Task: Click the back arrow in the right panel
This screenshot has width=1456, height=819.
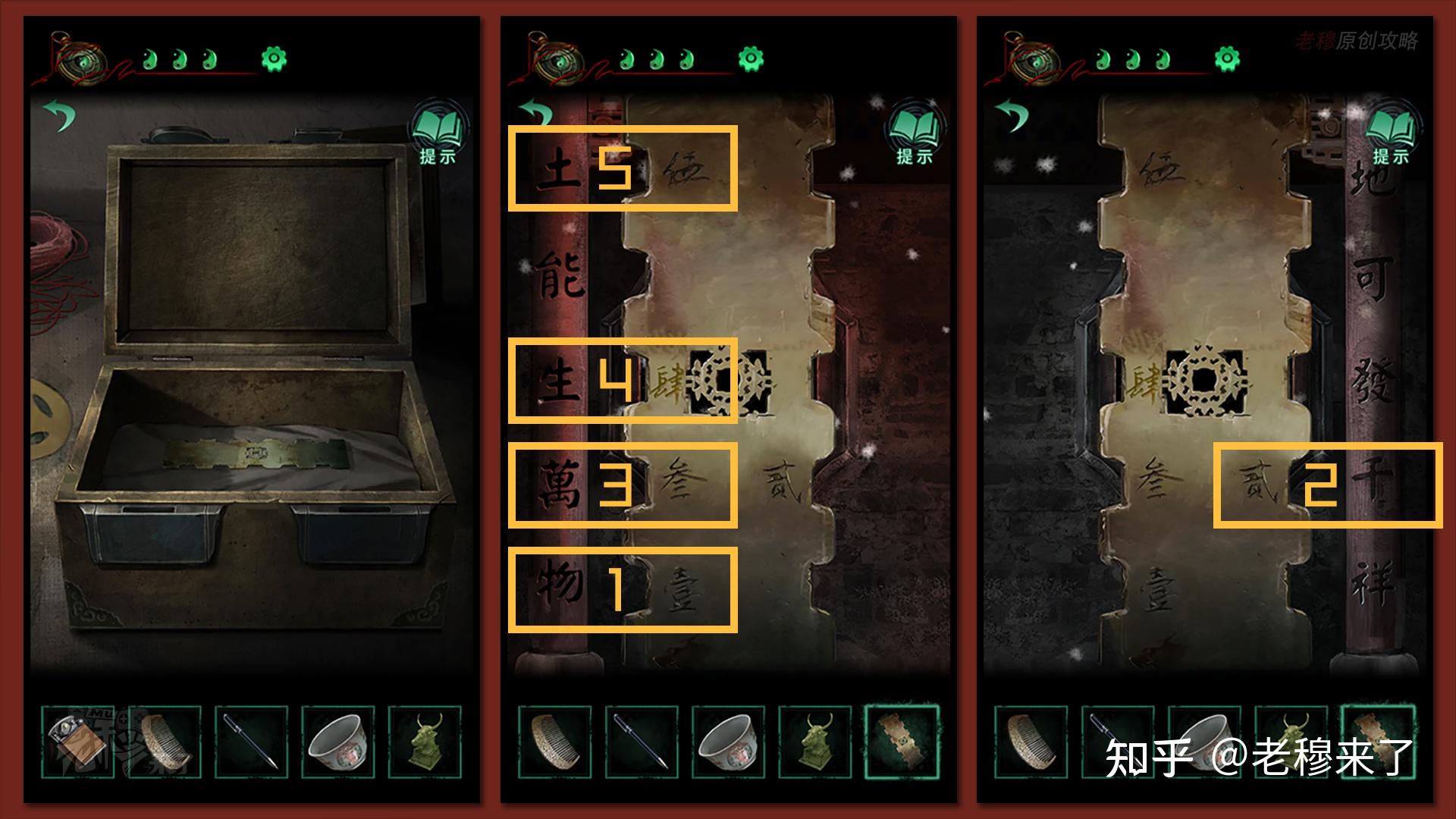Action: (1012, 115)
